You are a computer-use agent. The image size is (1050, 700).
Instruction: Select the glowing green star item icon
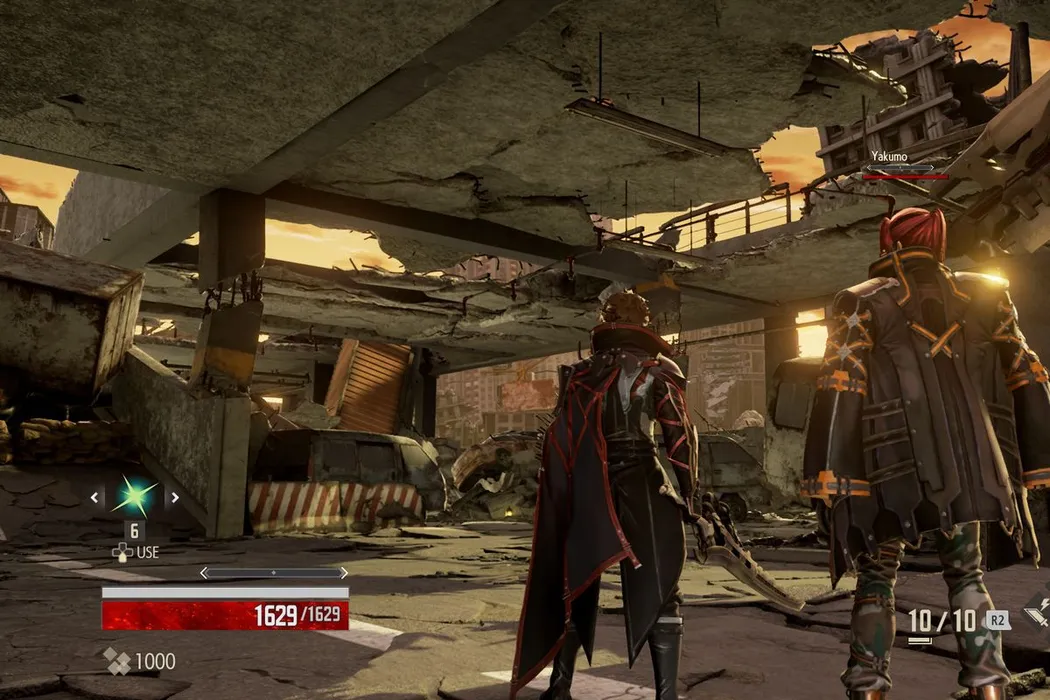tap(134, 496)
